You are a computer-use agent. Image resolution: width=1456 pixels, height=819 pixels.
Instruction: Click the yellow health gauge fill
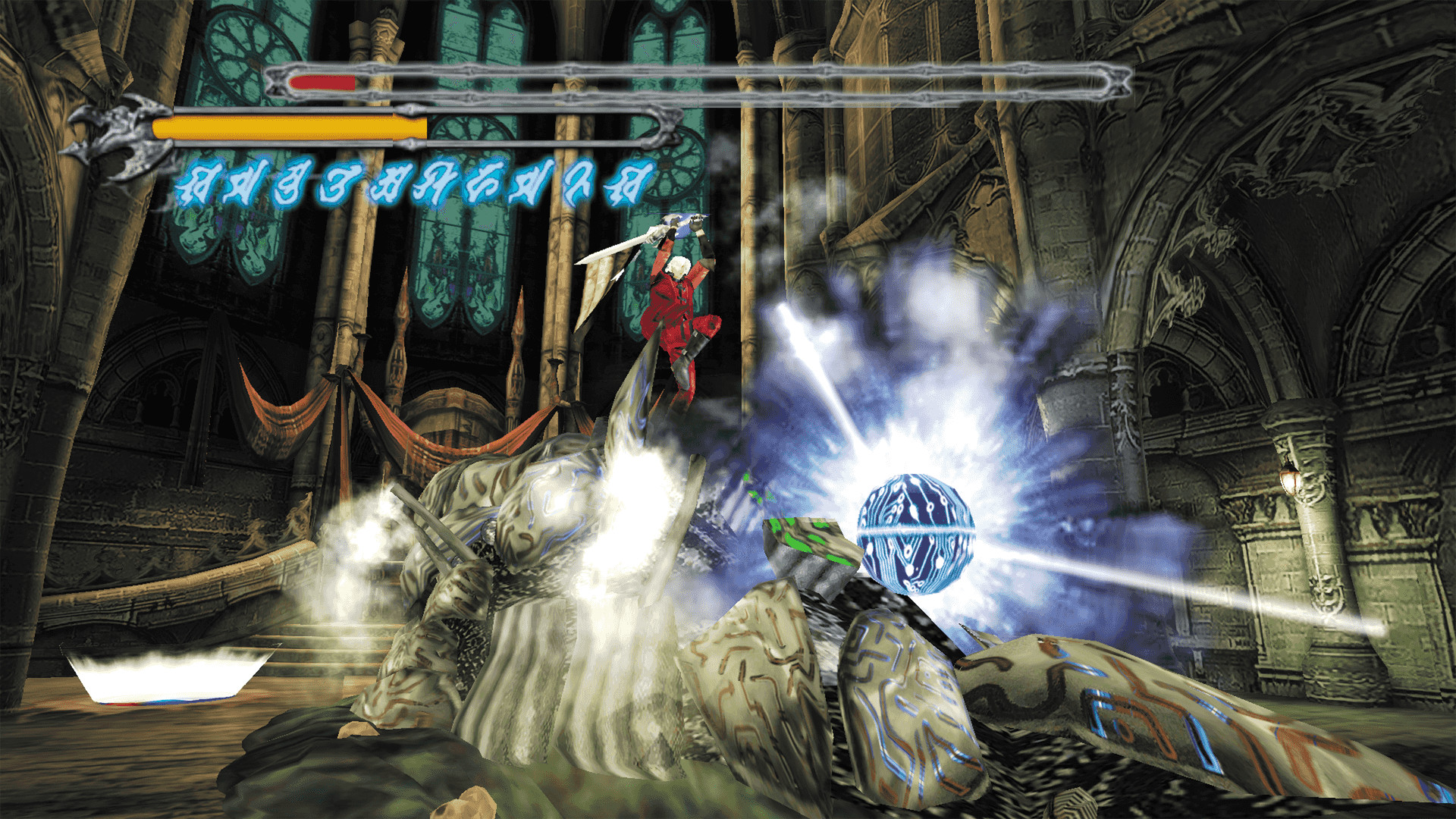pyautogui.click(x=288, y=127)
